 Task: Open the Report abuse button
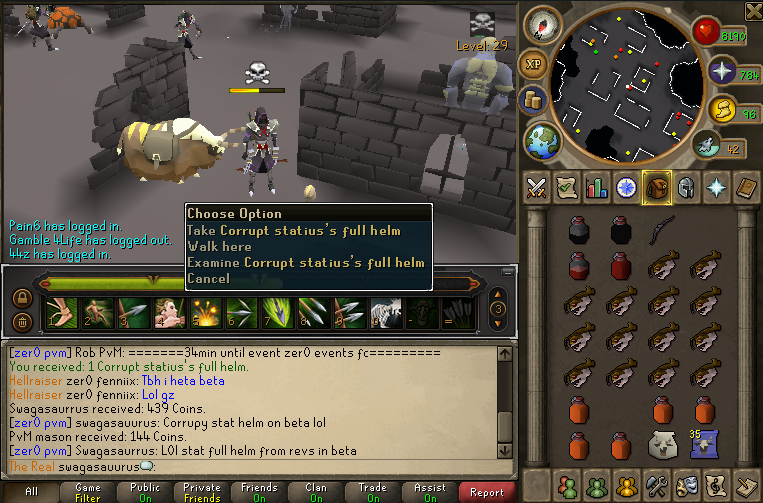tap(487, 492)
